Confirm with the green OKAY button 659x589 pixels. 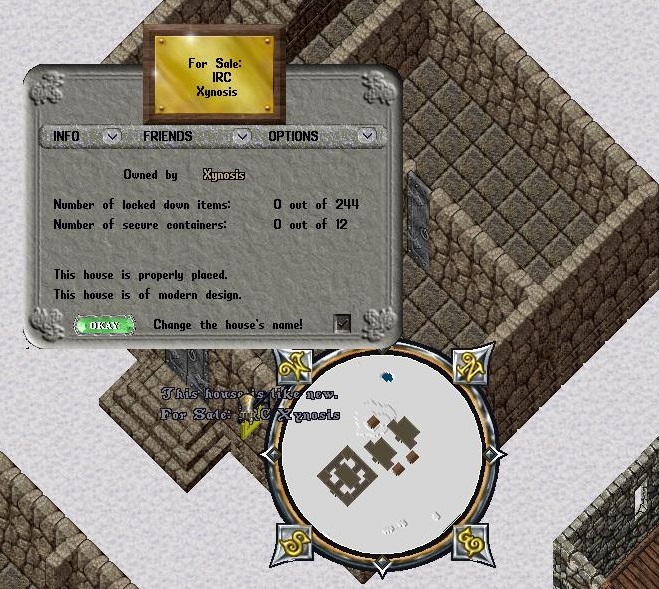click(x=104, y=325)
